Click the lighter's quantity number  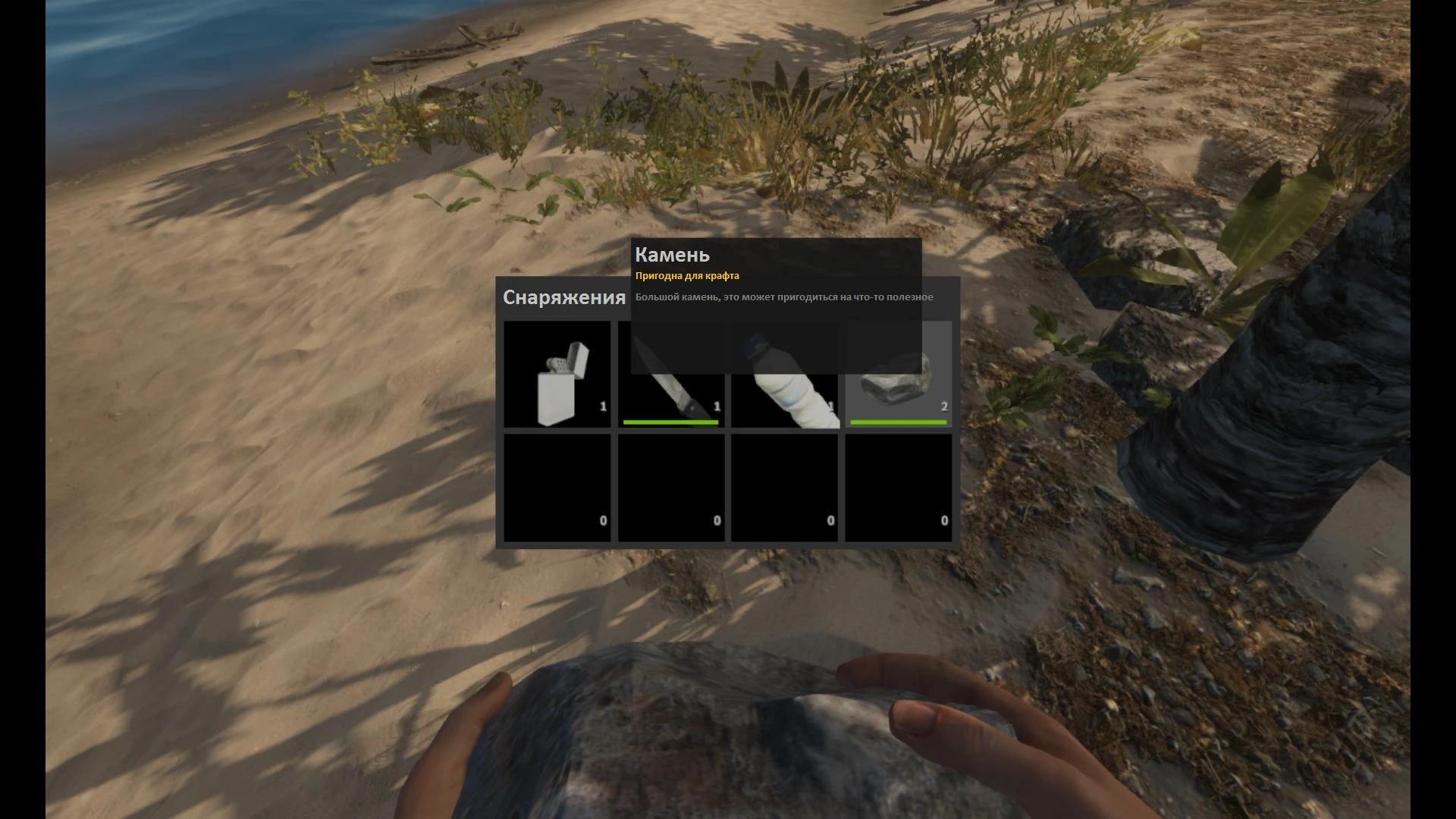(x=603, y=406)
